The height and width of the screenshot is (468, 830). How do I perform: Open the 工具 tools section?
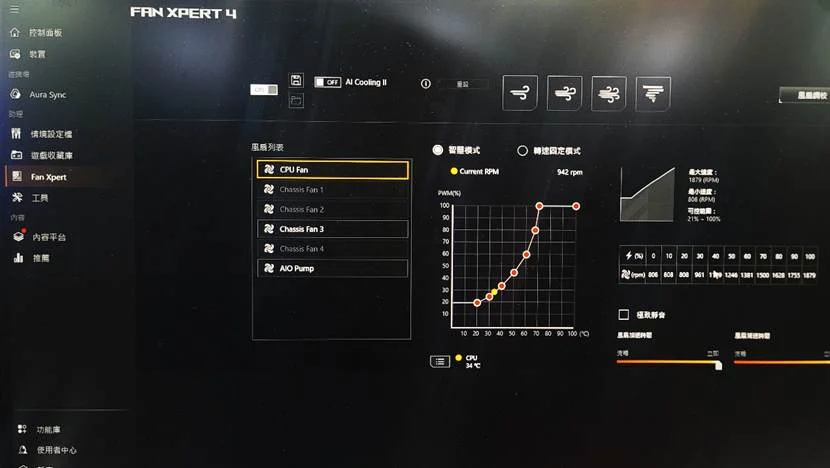(x=40, y=198)
